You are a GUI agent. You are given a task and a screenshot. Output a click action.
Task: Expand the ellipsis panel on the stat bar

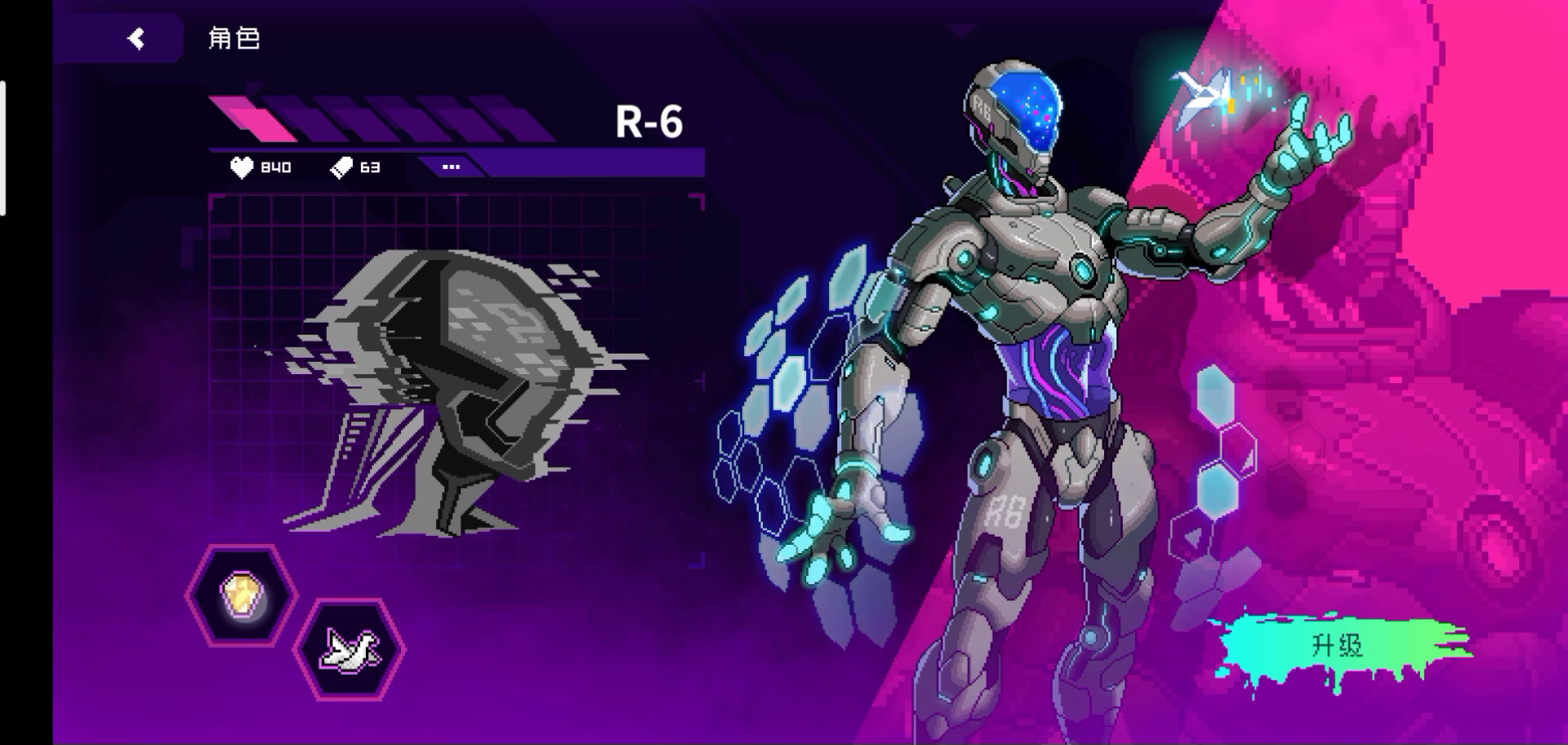pyautogui.click(x=451, y=167)
